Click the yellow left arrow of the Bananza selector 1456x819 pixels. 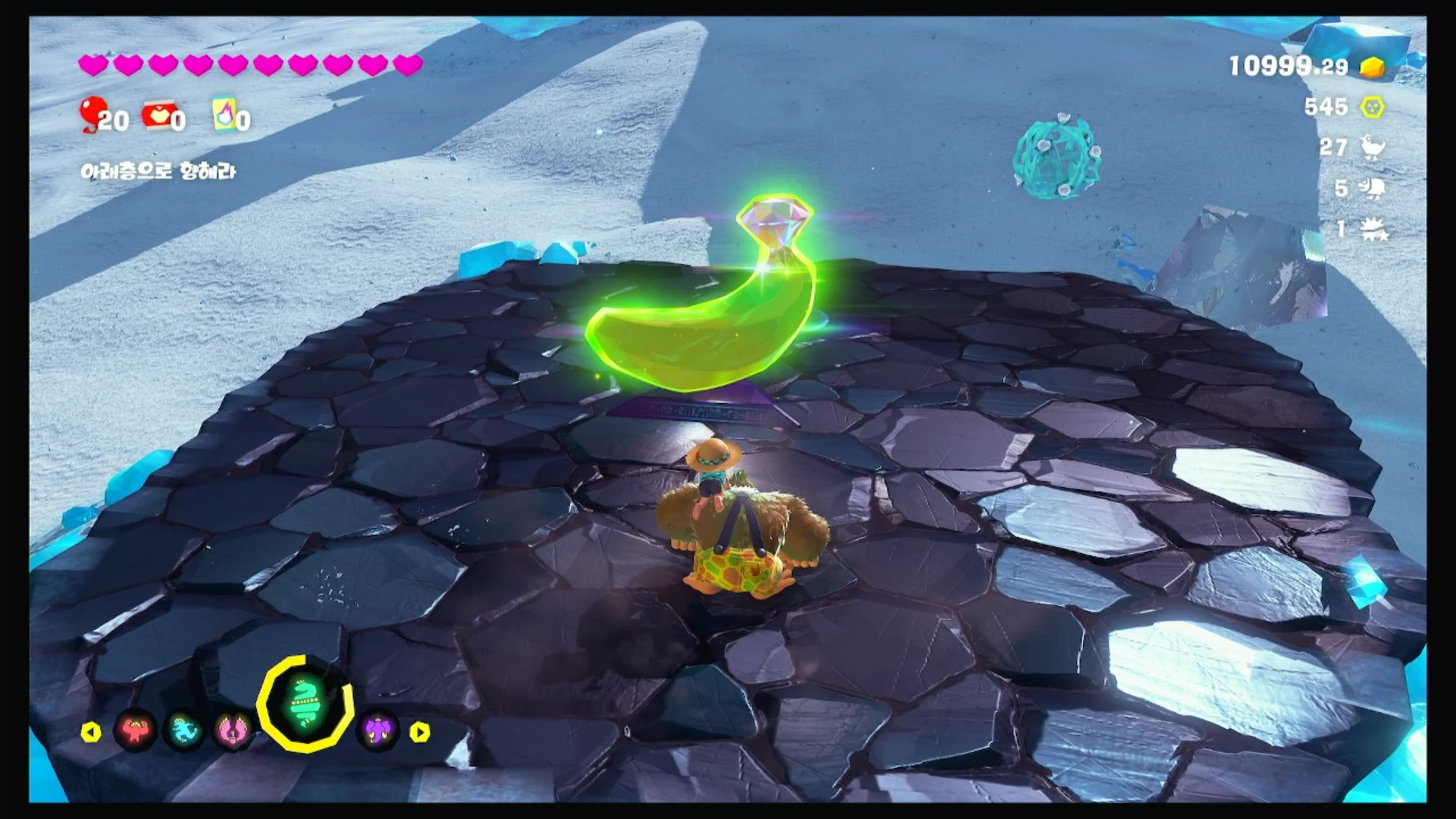[x=91, y=732]
